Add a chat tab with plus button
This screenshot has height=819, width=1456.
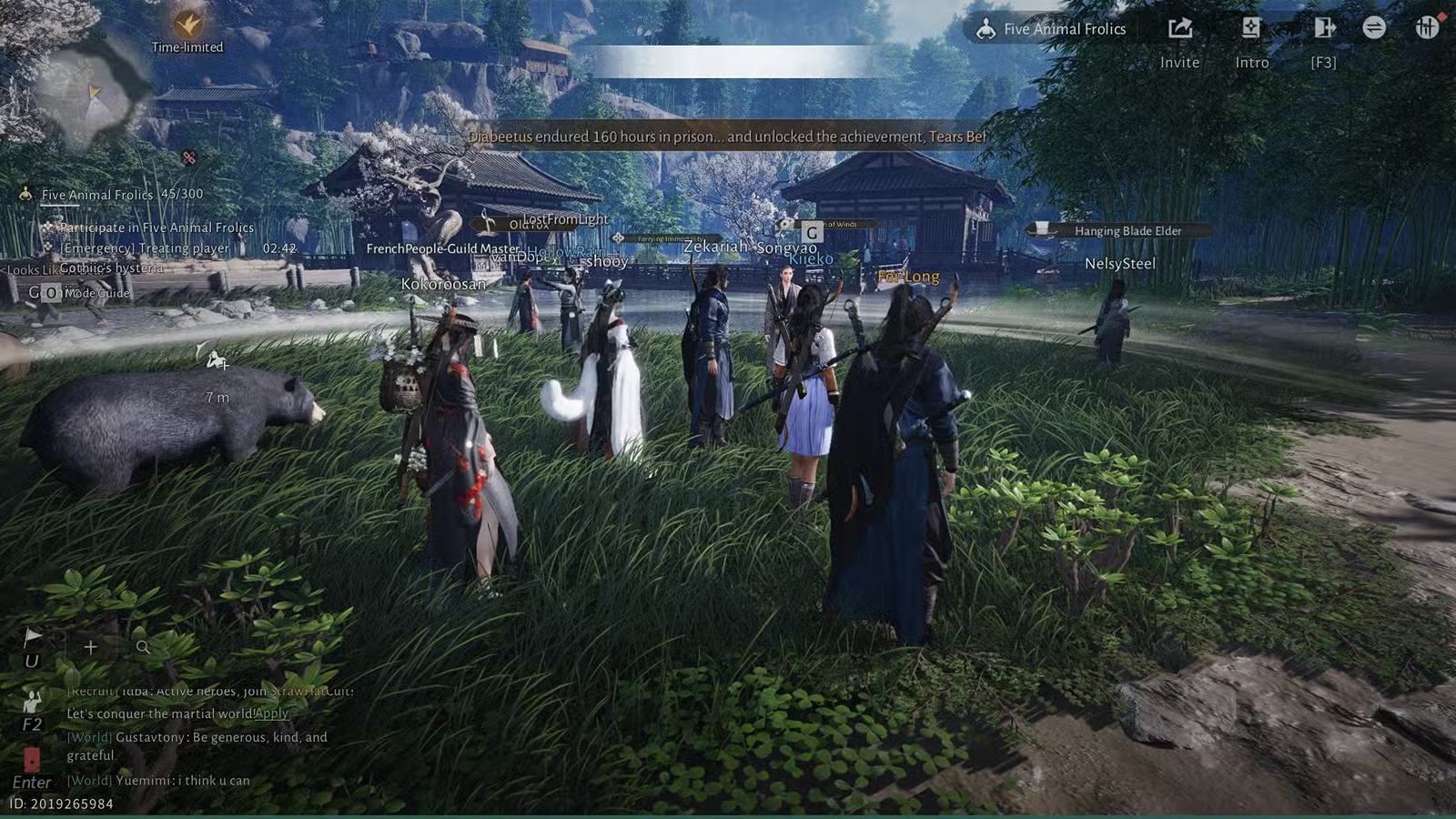[90, 647]
